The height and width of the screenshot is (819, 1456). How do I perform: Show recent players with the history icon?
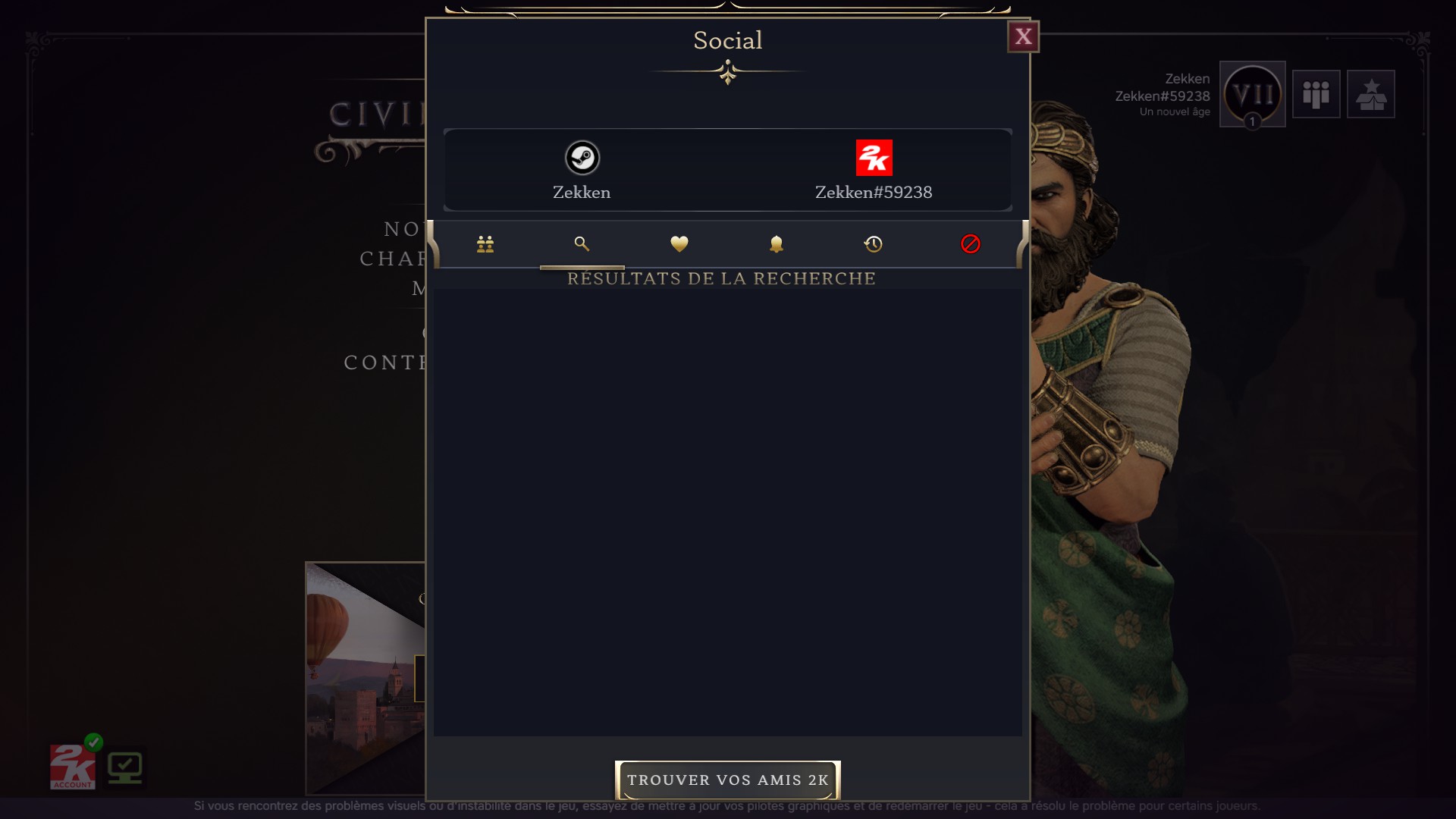(873, 244)
